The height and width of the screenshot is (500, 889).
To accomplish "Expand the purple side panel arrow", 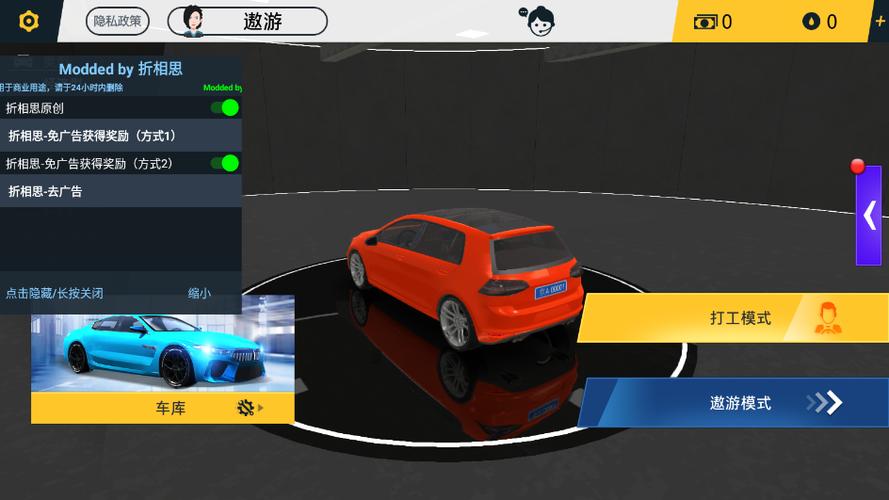I will click(x=868, y=215).
